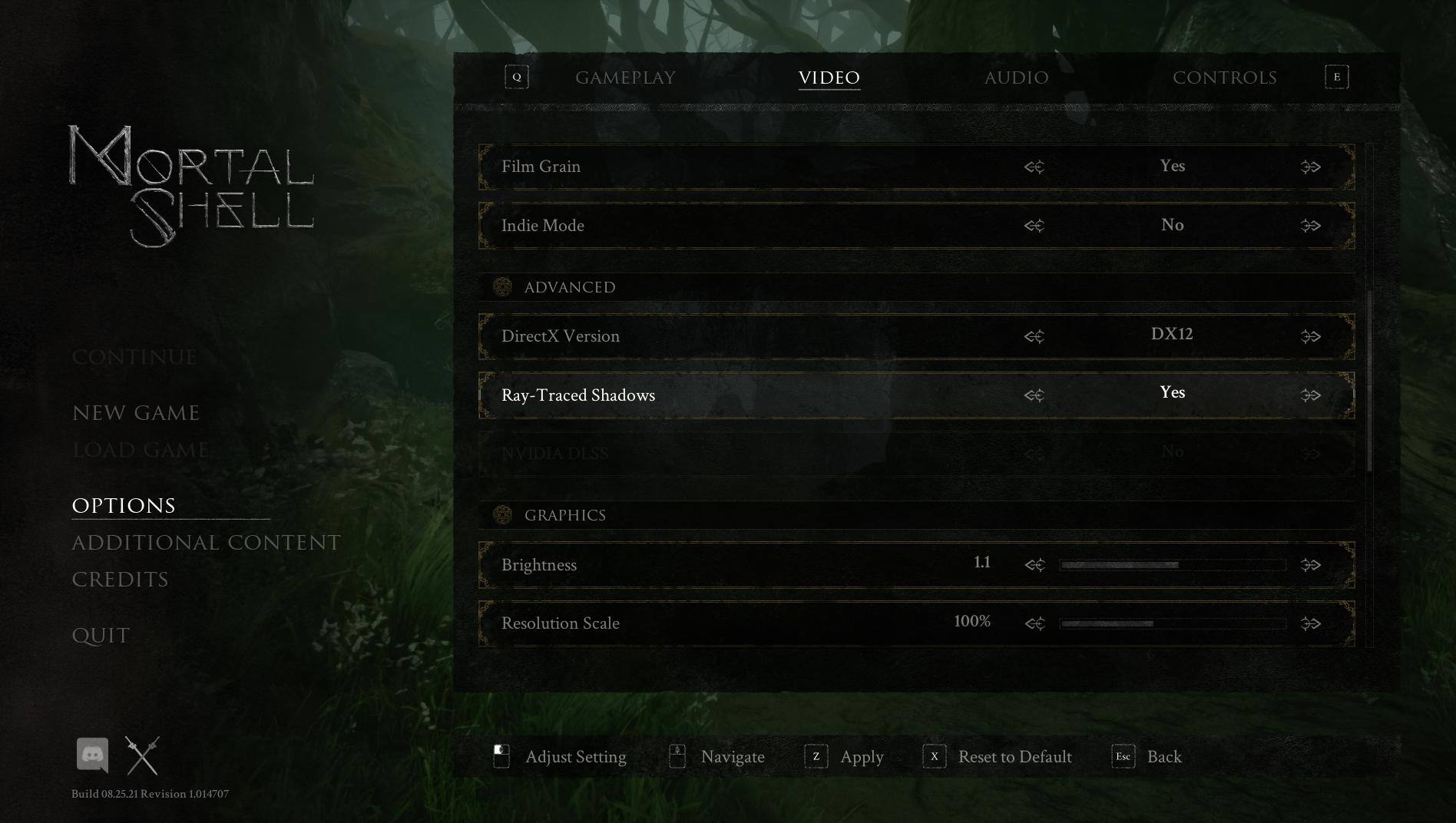The height and width of the screenshot is (823, 1456).
Task: Go to the Controls tab
Action: (x=1224, y=78)
